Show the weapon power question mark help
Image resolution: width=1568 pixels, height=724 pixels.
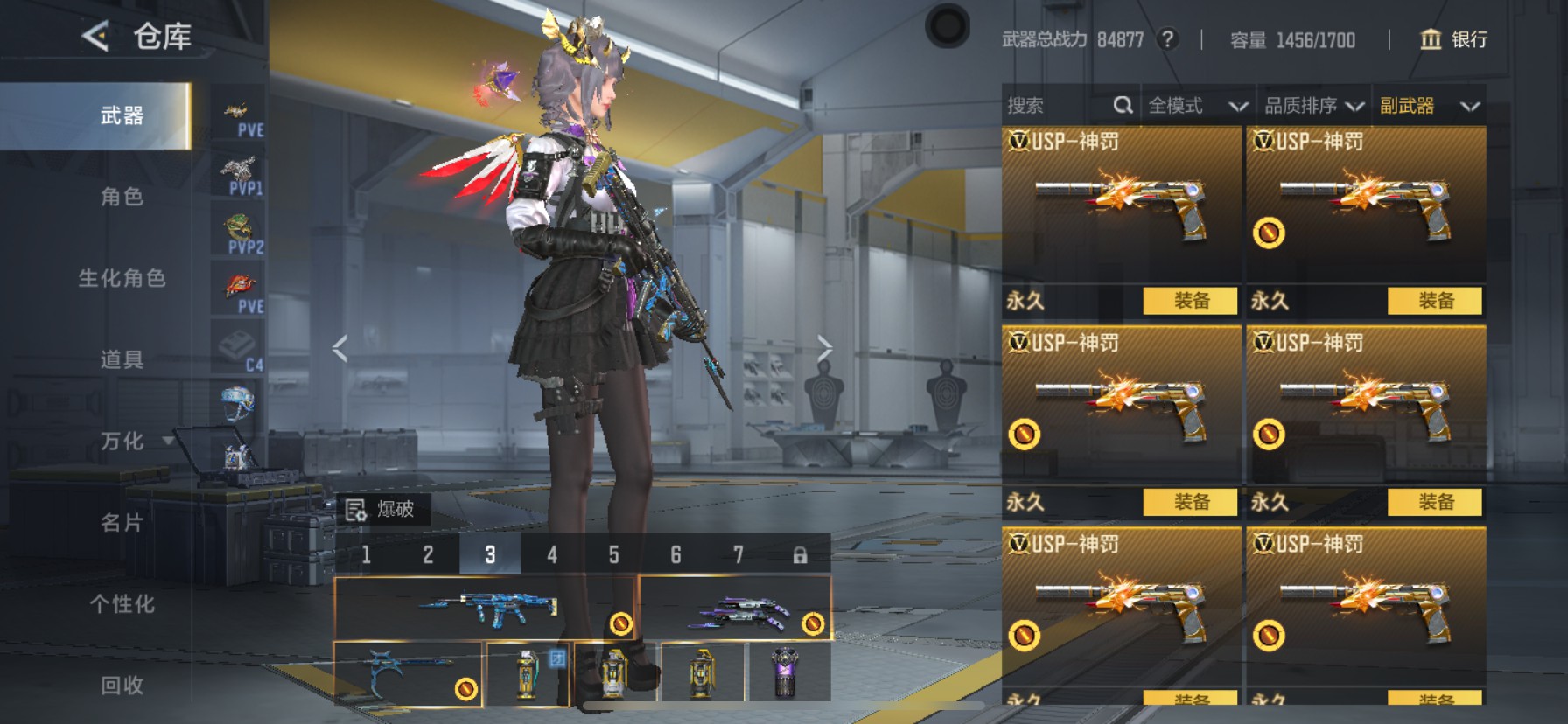pos(1167,39)
